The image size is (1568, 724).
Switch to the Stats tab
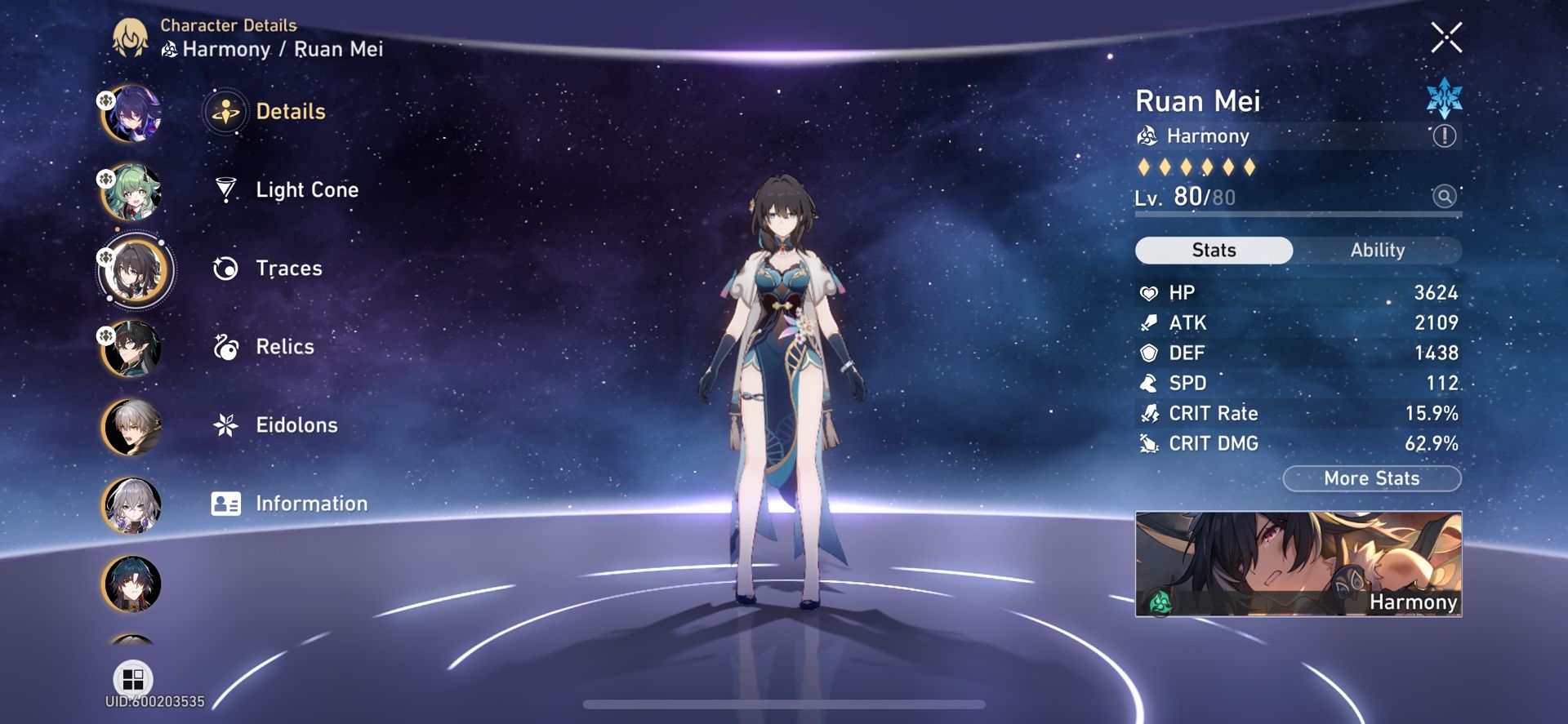tap(1212, 251)
